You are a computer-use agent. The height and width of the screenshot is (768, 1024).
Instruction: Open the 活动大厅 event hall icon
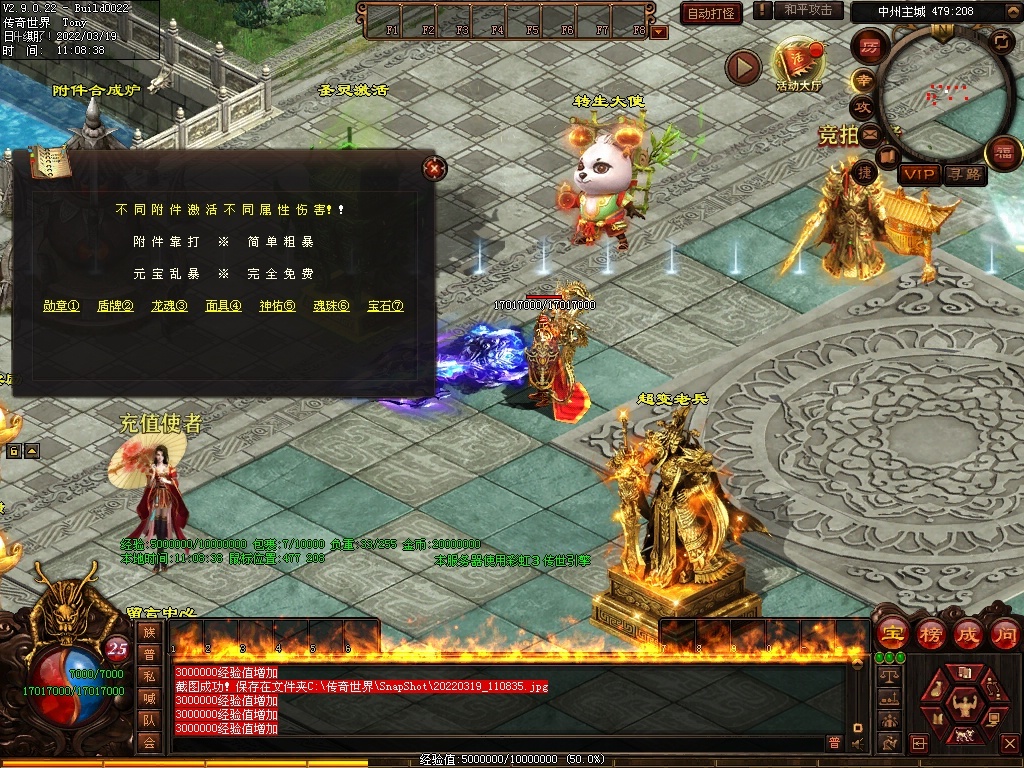coord(797,64)
